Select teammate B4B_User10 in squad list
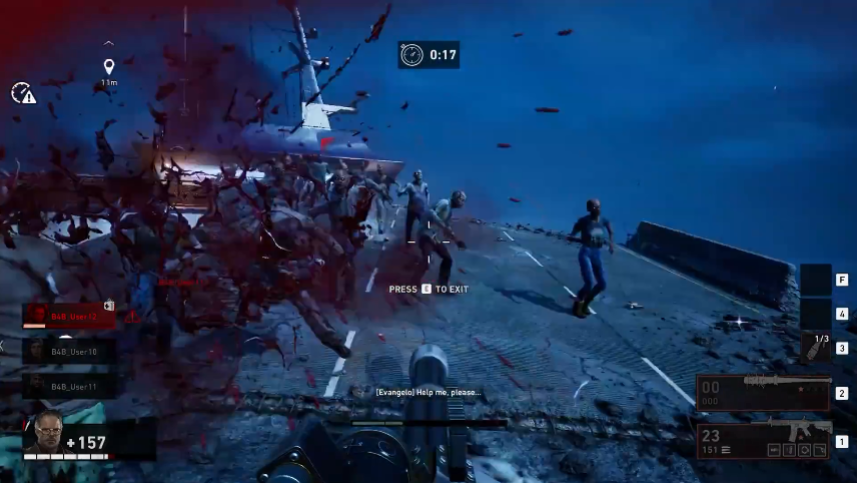The image size is (857, 483). (x=70, y=351)
